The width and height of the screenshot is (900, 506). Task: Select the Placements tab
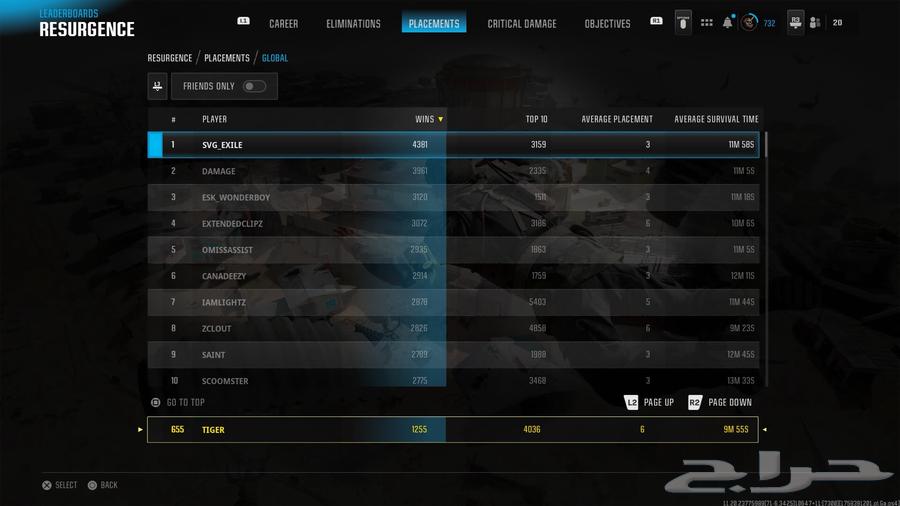point(434,23)
